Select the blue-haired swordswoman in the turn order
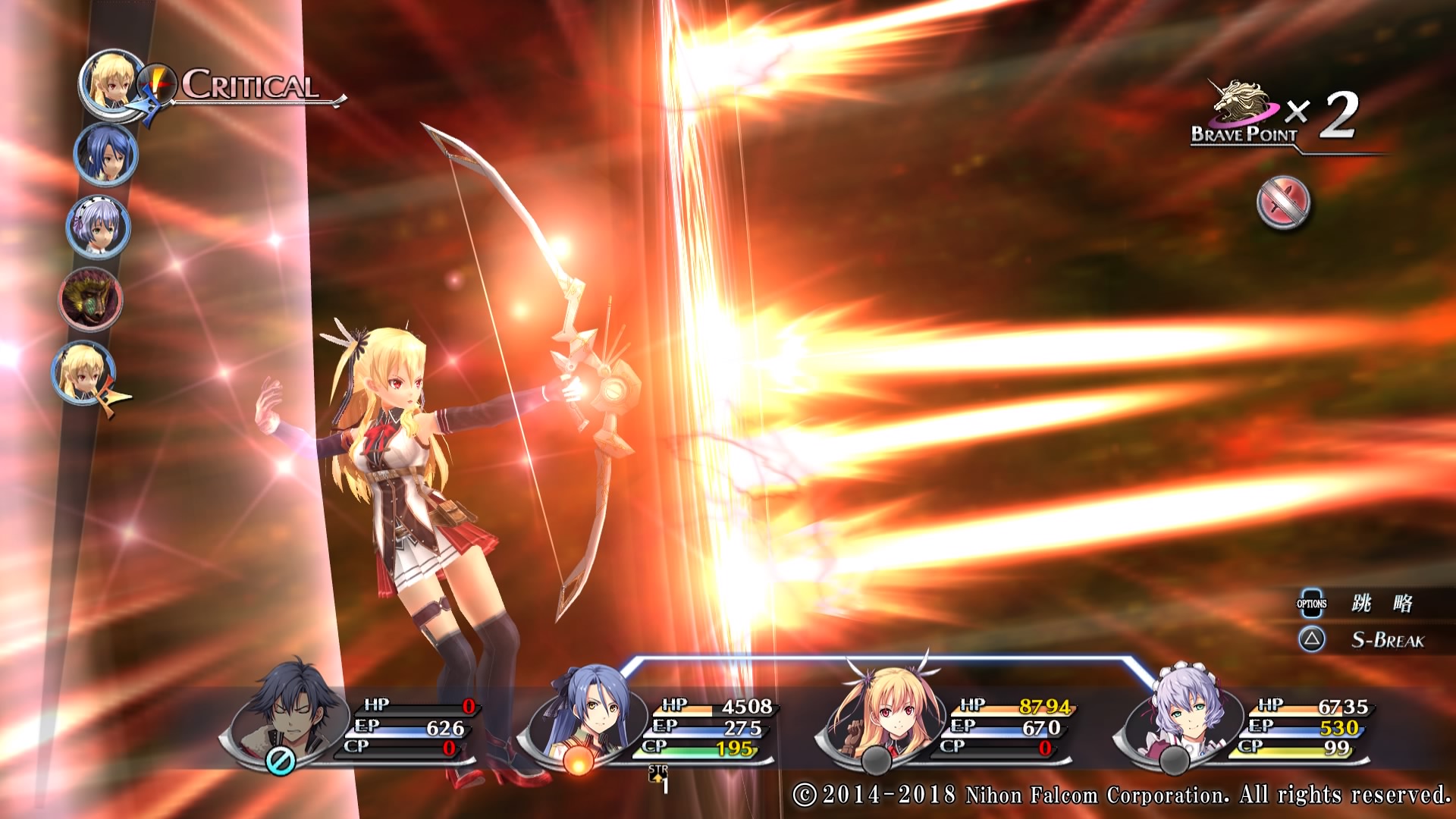Viewport: 1456px width, 819px height. pyautogui.click(x=105, y=155)
